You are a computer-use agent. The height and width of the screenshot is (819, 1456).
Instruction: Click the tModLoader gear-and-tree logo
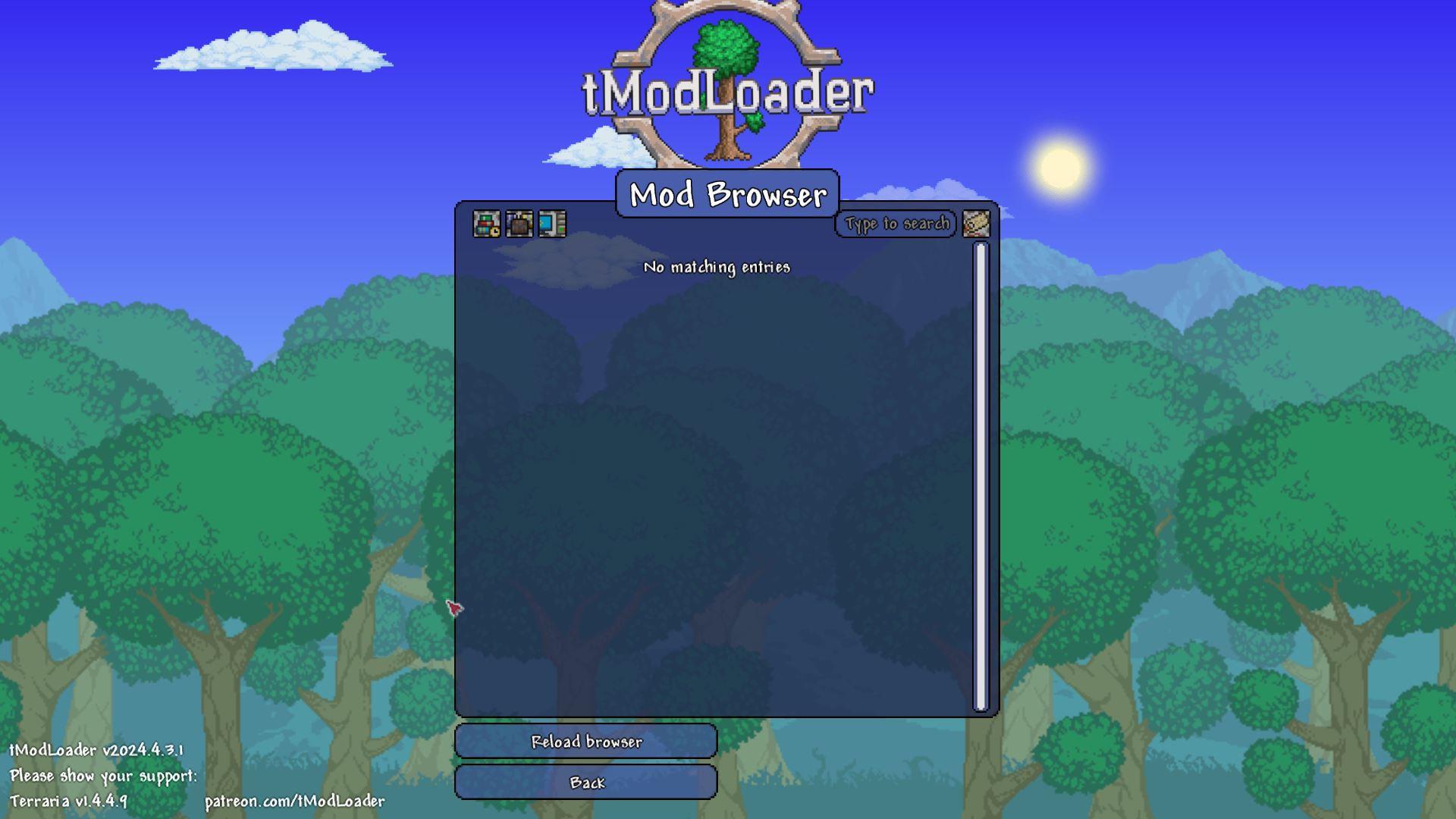pyautogui.click(x=728, y=83)
